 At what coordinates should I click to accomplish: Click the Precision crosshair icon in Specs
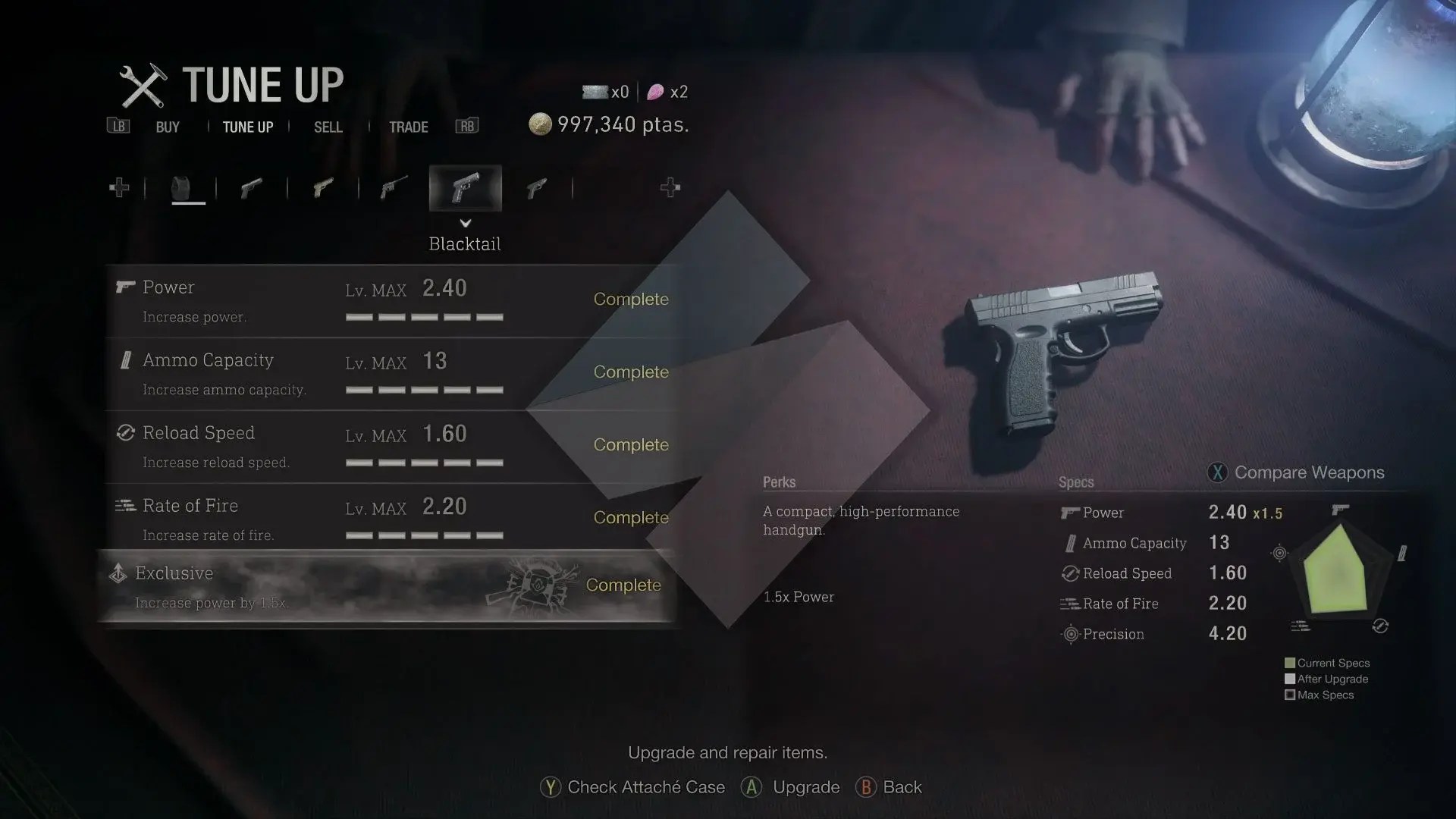[1072, 634]
